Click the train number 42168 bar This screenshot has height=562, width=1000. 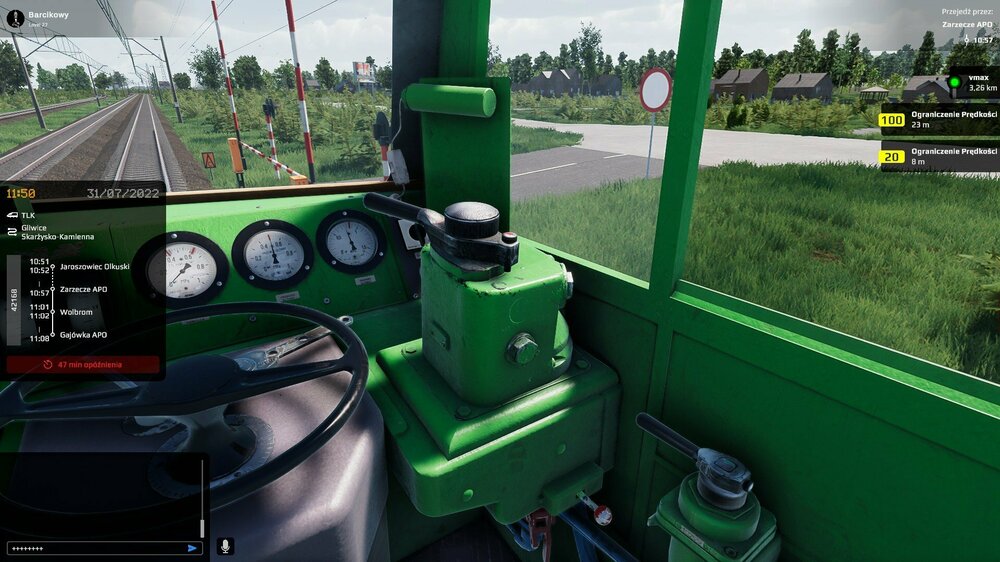tap(14, 300)
